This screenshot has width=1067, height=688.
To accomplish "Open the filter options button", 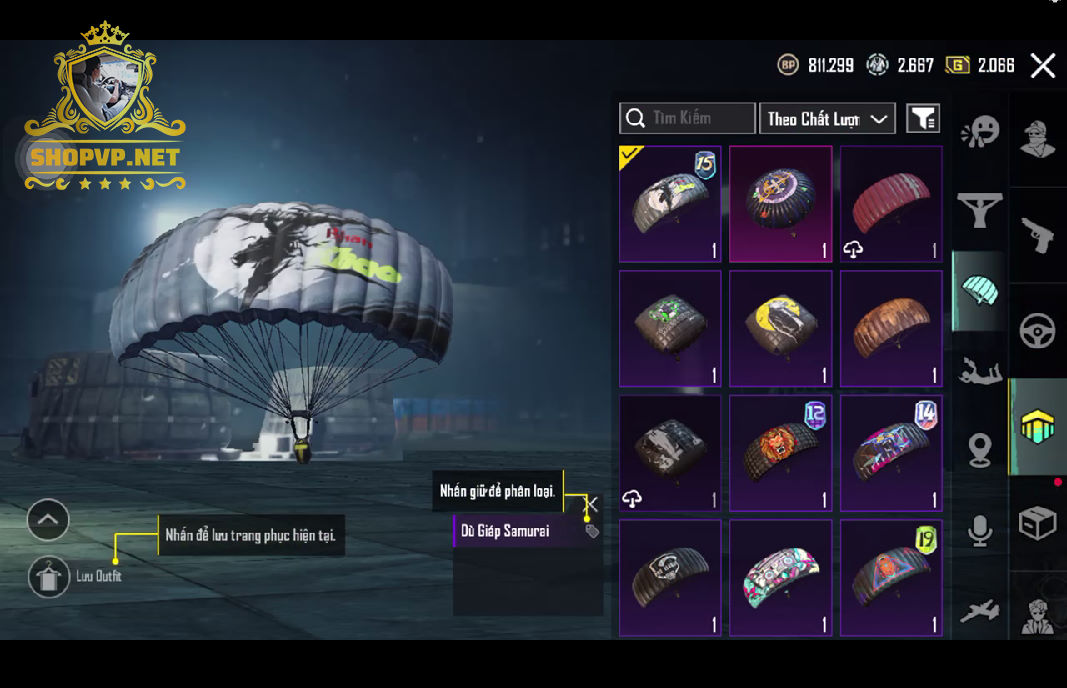I will [x=923, y=118].
